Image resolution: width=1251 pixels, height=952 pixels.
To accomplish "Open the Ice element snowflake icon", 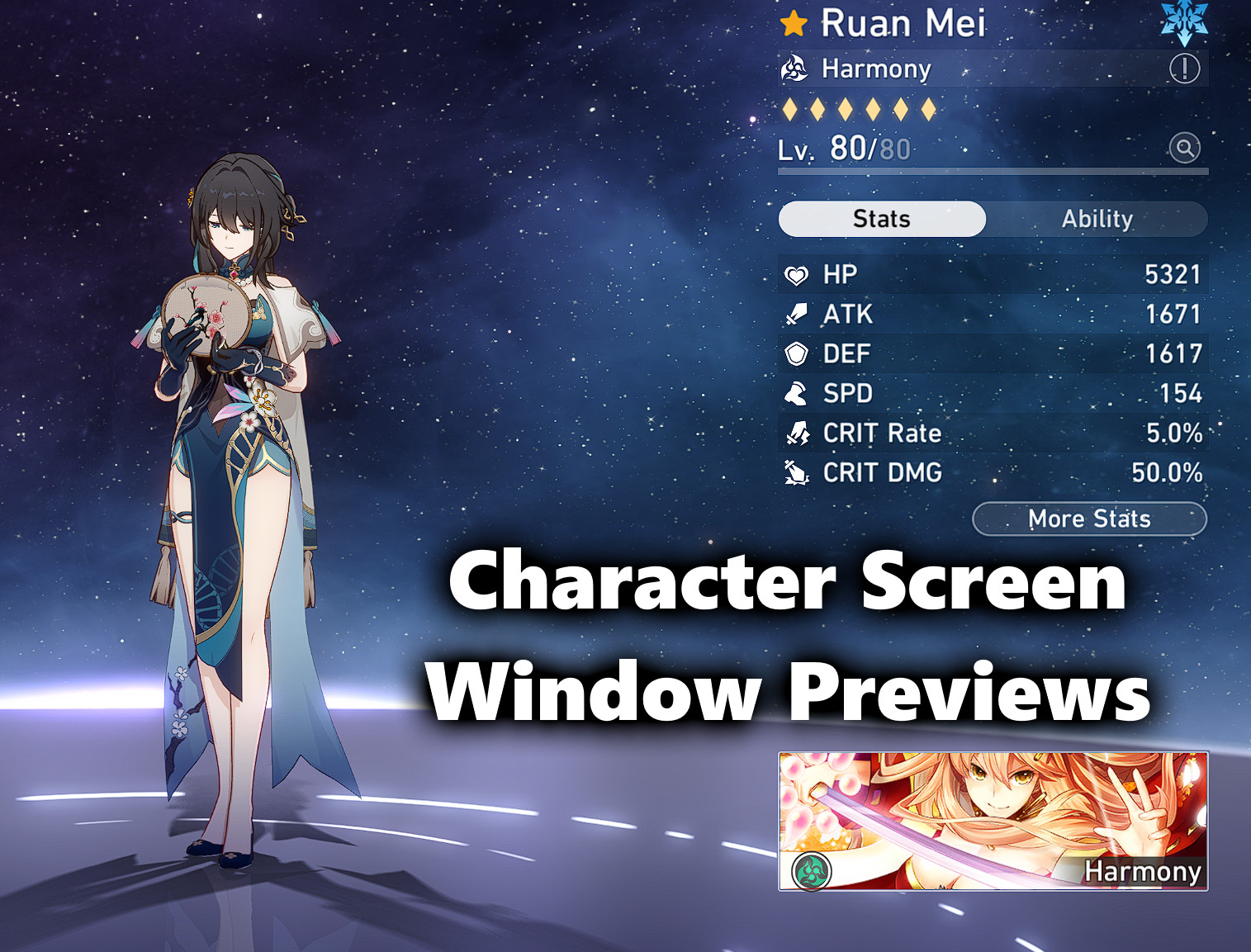I will click(1187, 21).
